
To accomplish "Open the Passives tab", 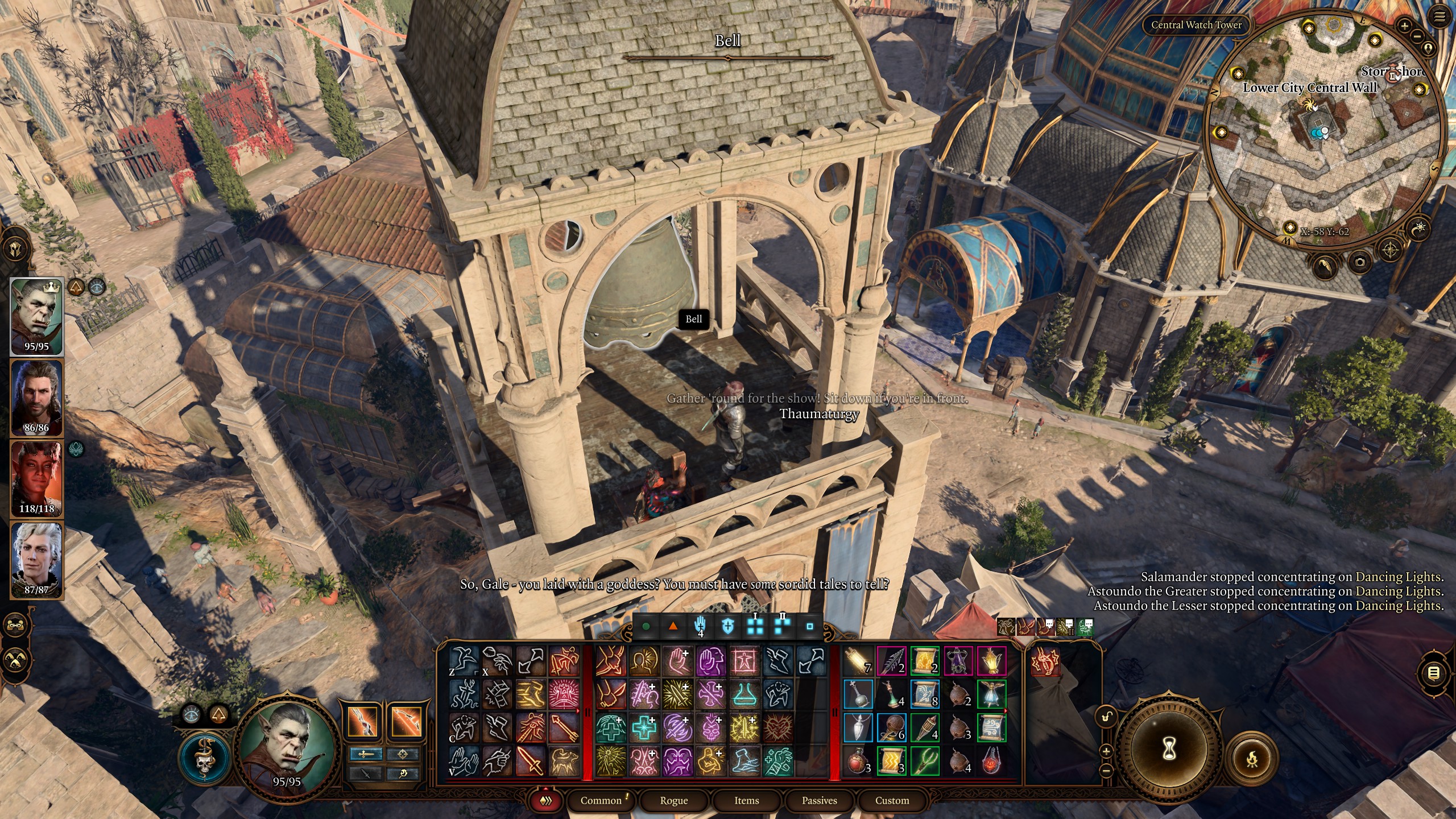I will pyautogui.click(x=821, y=800).
